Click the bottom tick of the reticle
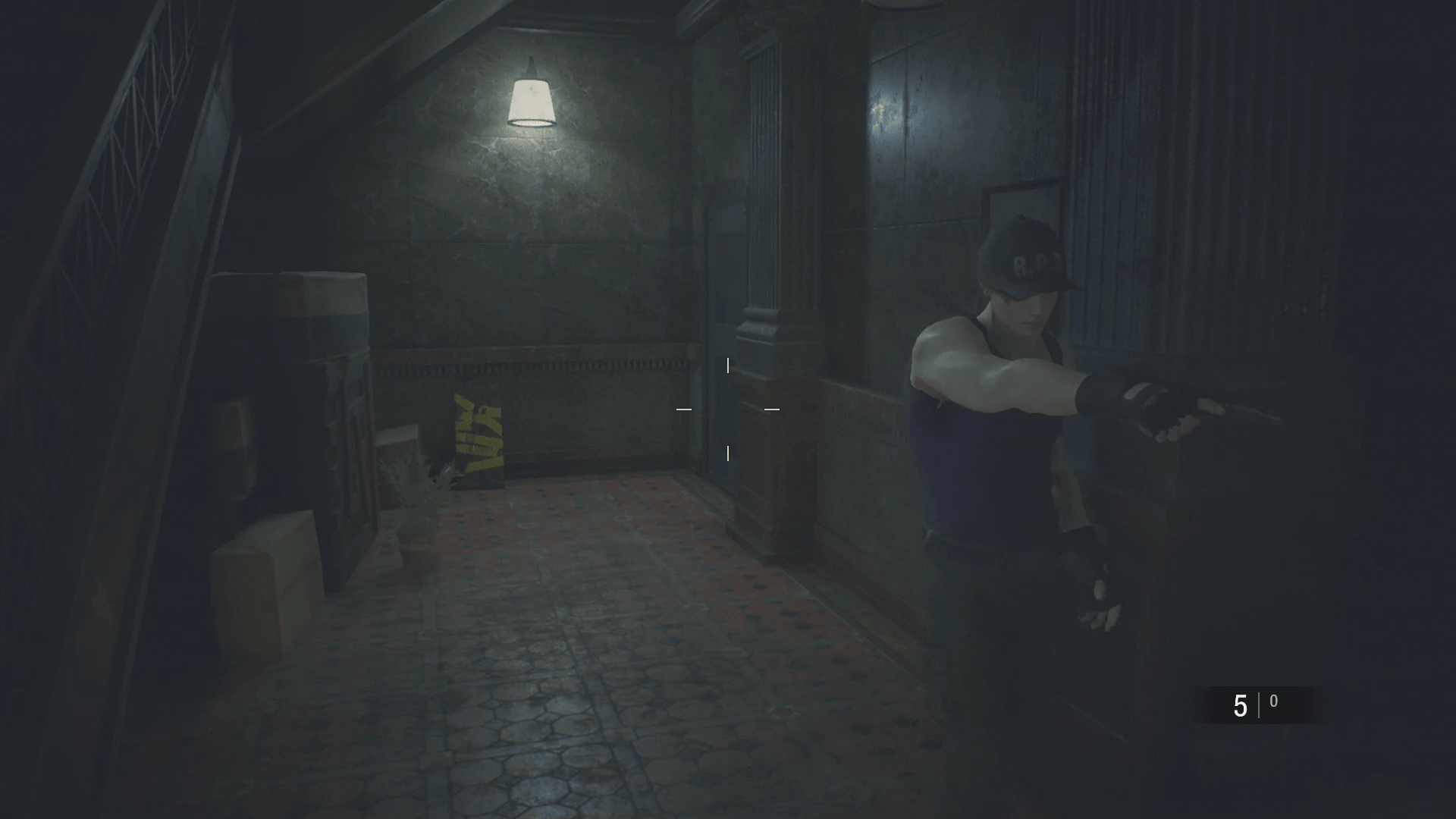Viewport: 1456px width, 819px height. 728,454
